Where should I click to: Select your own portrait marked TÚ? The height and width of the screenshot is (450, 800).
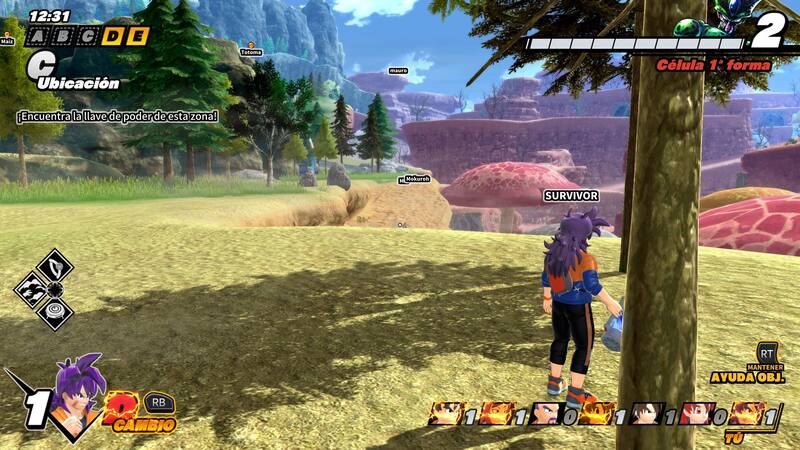[x=746, y=413]
